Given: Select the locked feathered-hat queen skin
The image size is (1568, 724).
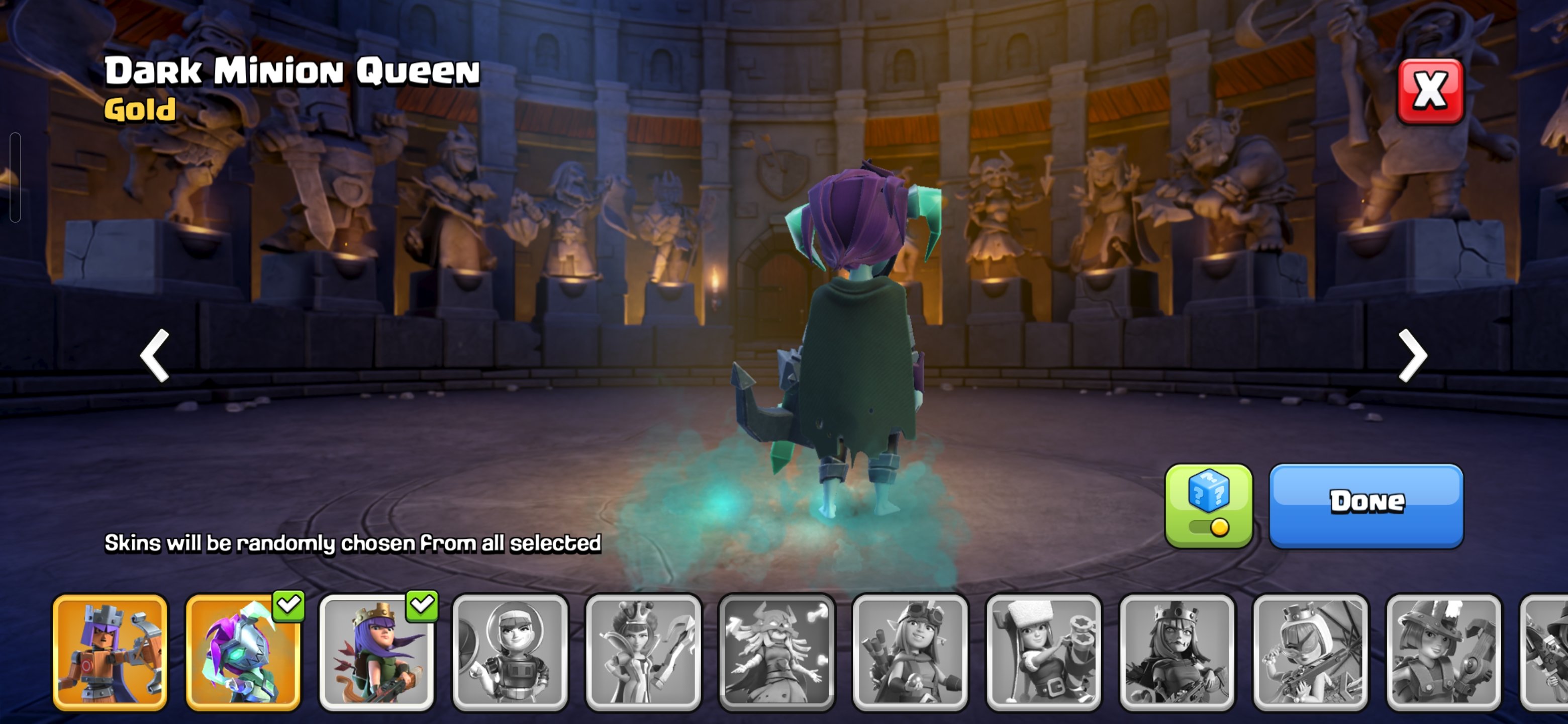Looking at the screenshot, I should 1444,652.
